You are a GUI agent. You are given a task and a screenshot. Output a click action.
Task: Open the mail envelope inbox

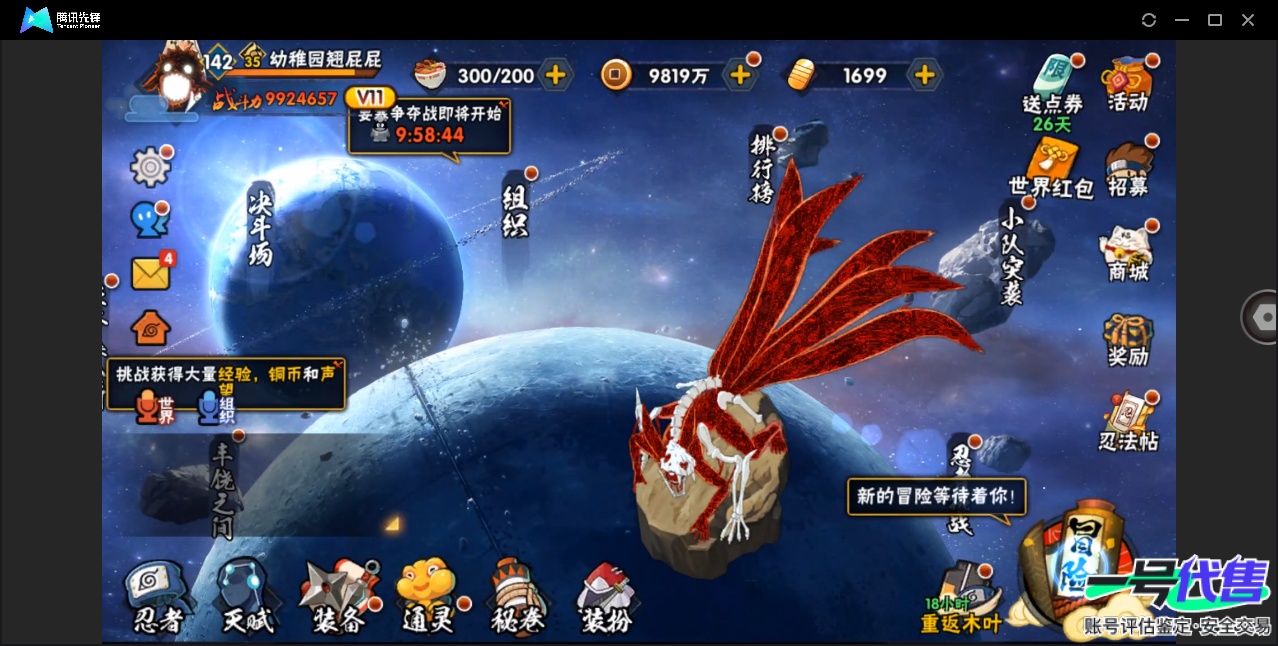(x=151, y=273)
